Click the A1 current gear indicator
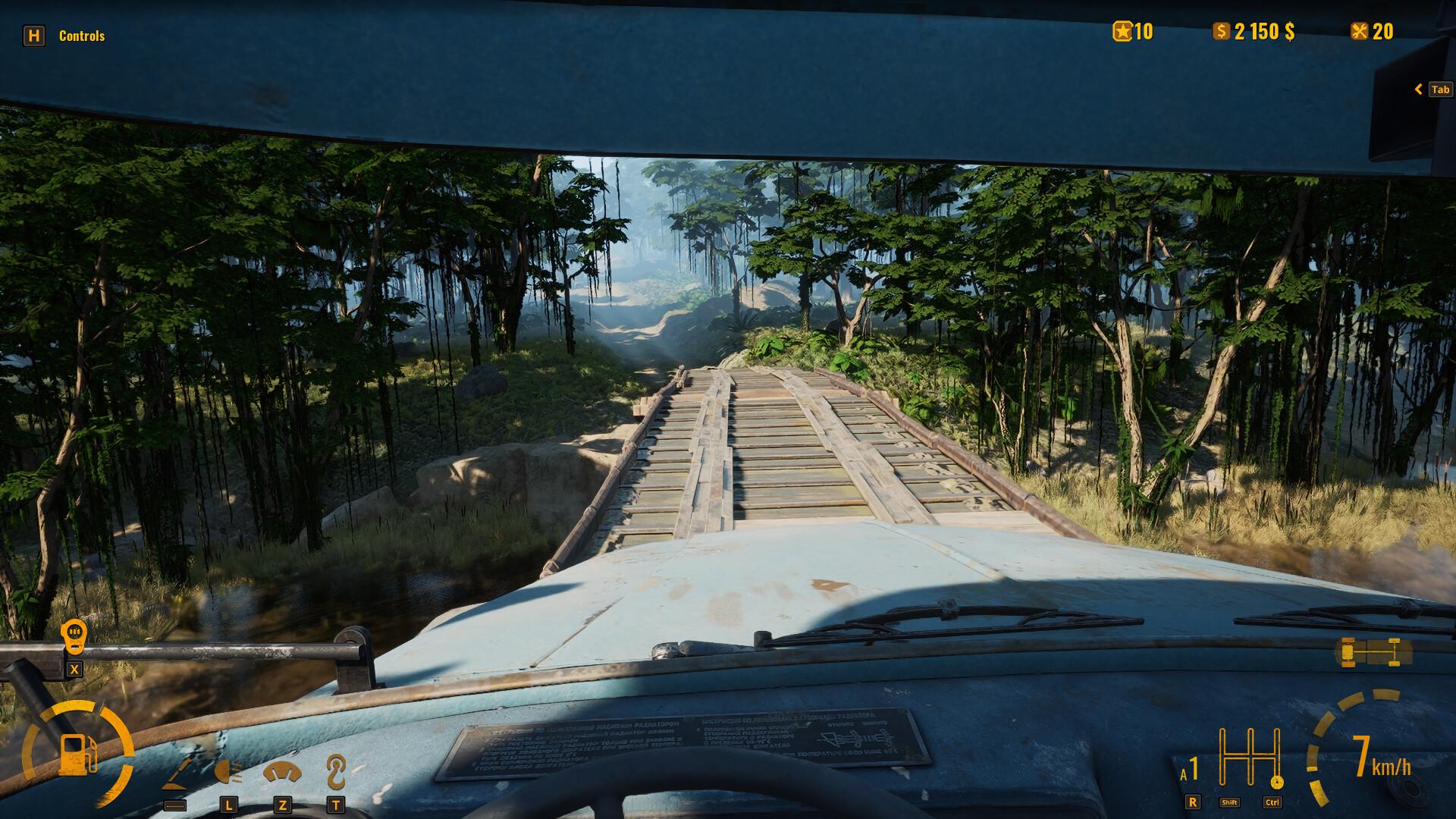This screenshot has height=819, width=1456. click(1189, 767)
